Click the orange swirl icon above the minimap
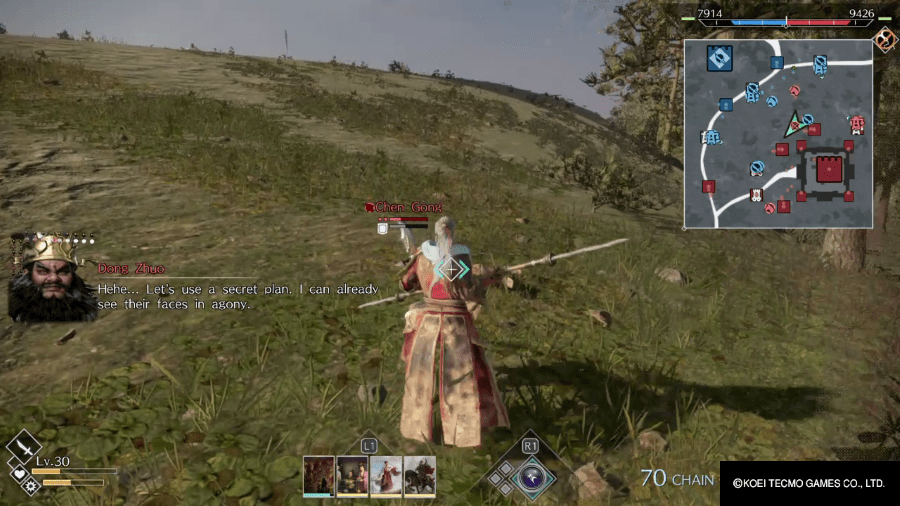This screenshot has height=506, width=900. pos(885,39)
